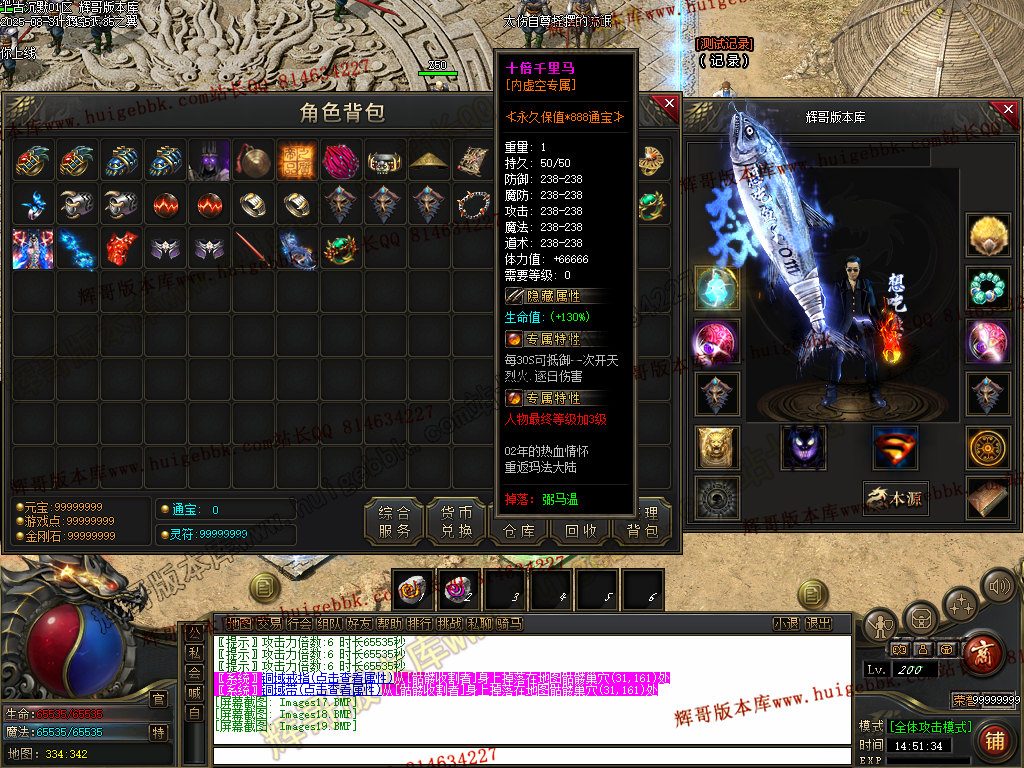Select the green bead bracelet equipment slot
The width and height of the screenshot is (1024, 768).
(988, 289)
